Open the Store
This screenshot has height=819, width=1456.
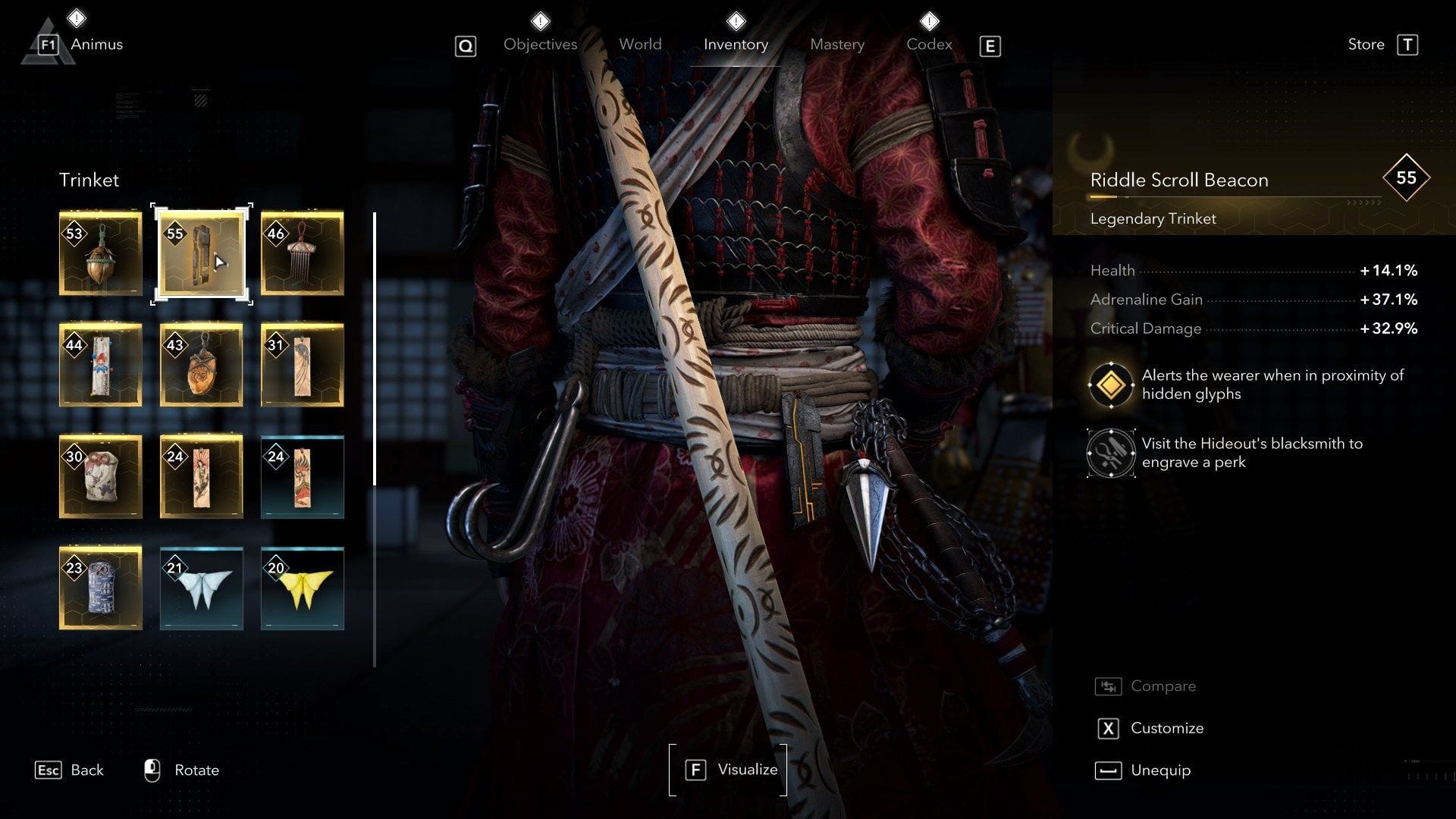click(1365, 44)
